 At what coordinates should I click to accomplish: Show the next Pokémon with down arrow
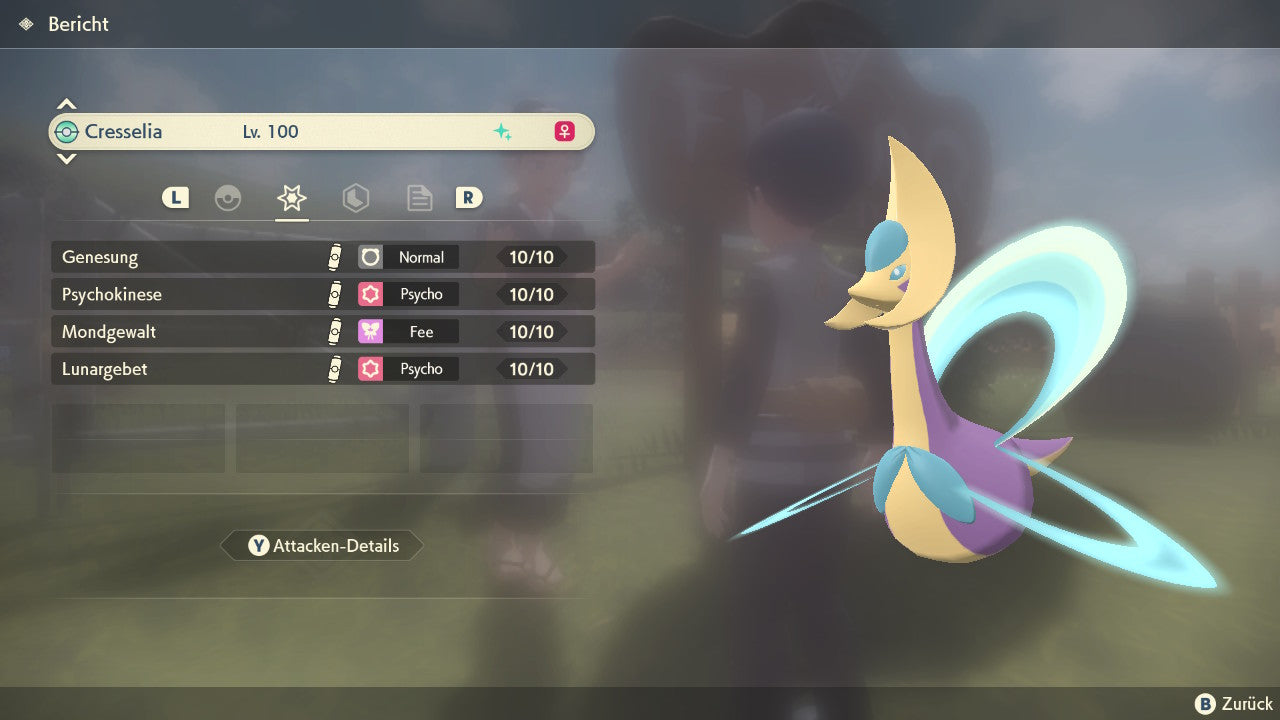click(66, 158)
